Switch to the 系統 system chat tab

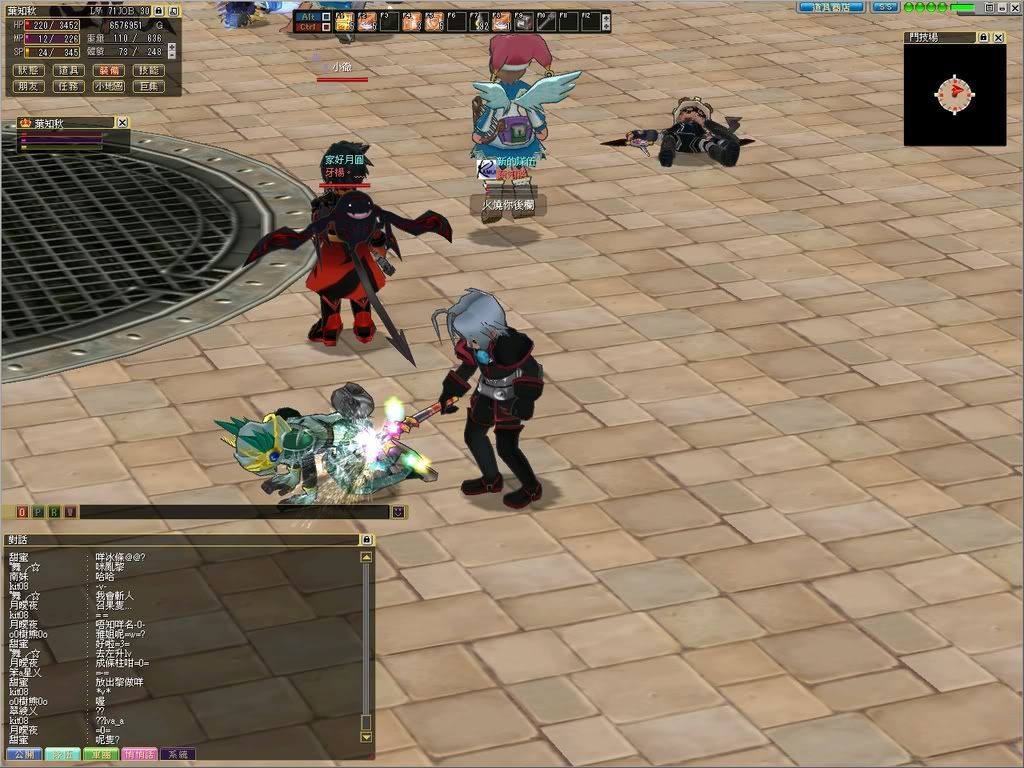177,754
